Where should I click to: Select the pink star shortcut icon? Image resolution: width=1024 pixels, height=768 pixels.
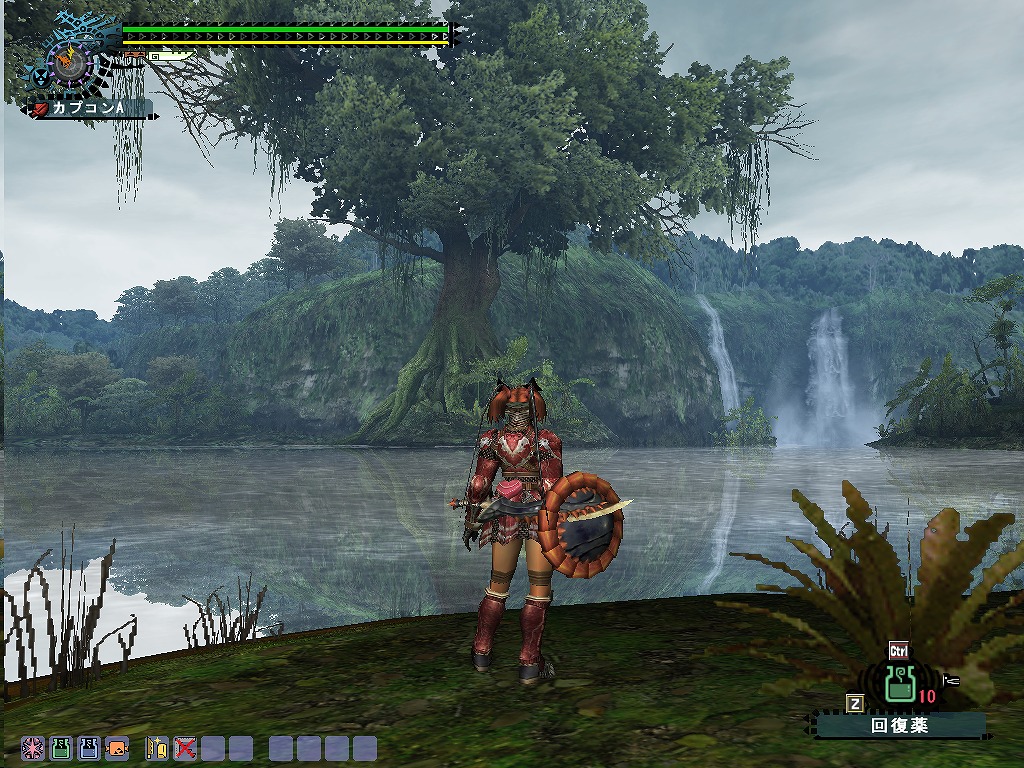[x=33, y=747]
